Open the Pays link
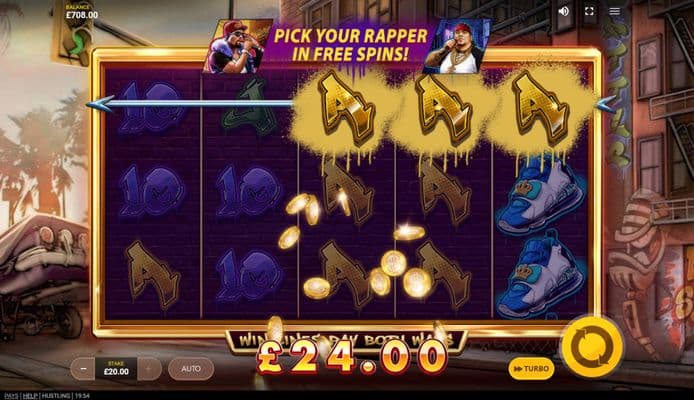Viewport: 694px width, 400px height. click(x=11, y=395)
